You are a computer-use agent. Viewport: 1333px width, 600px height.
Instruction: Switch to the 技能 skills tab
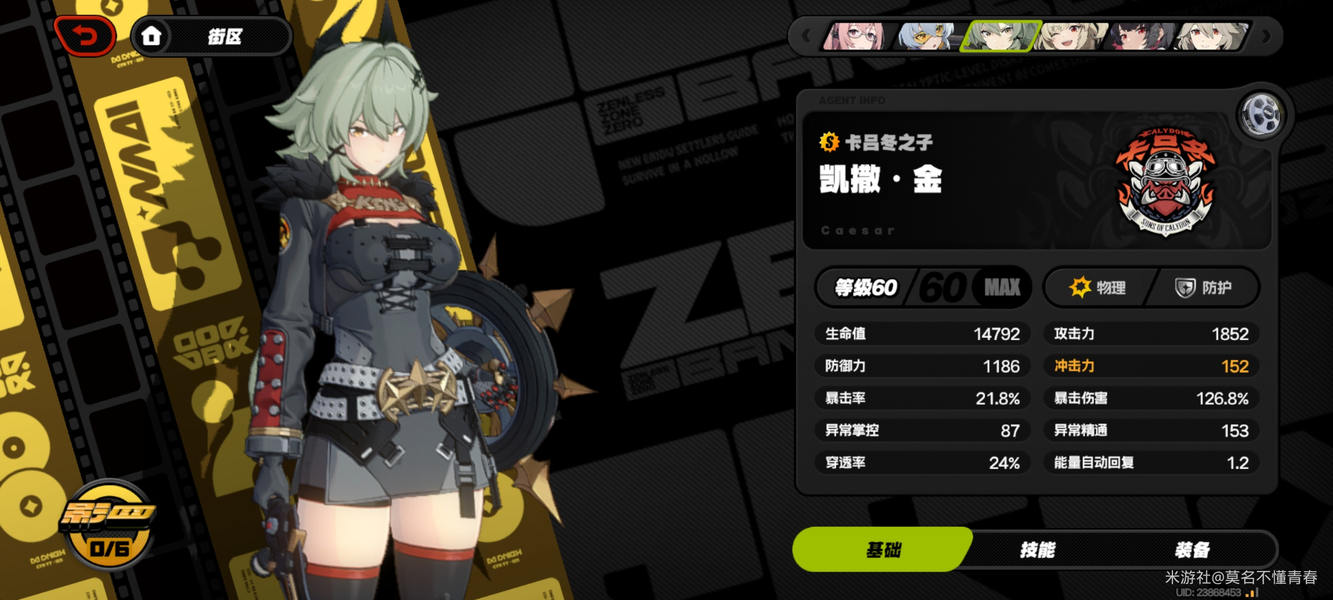pos(1037,550)
